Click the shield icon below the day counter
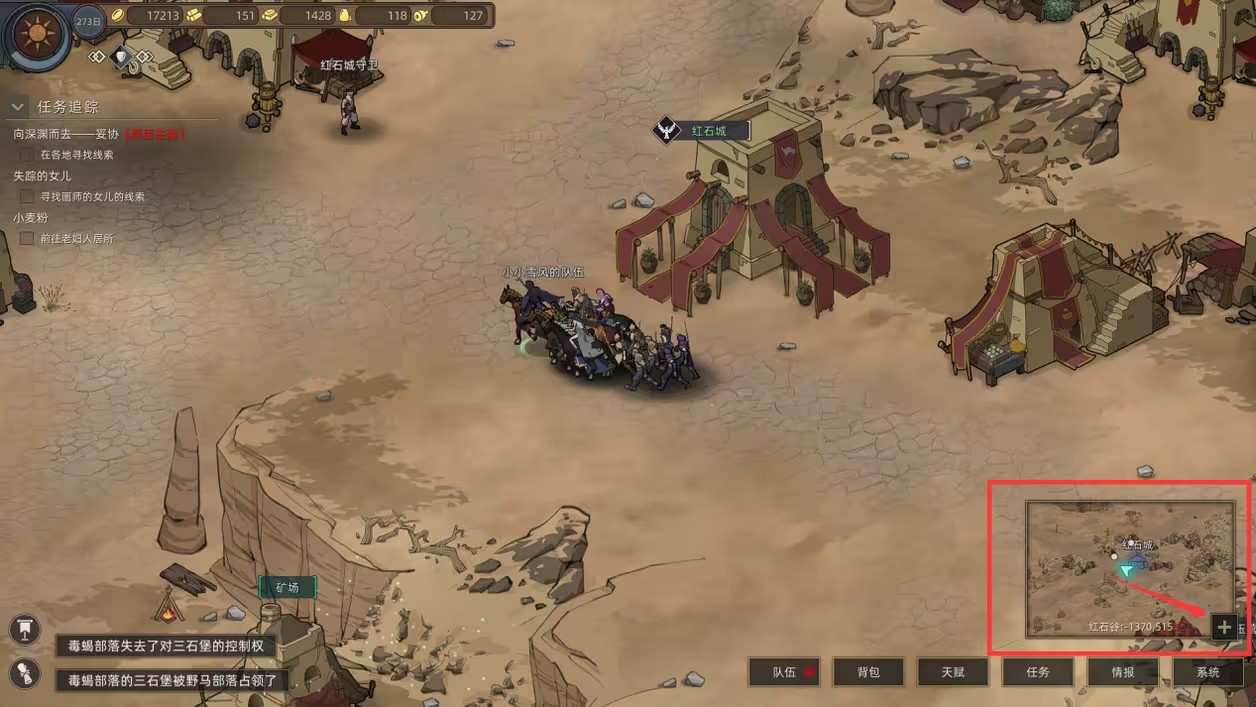Screen dimensions: 1256x707 [x=121, y=57]
